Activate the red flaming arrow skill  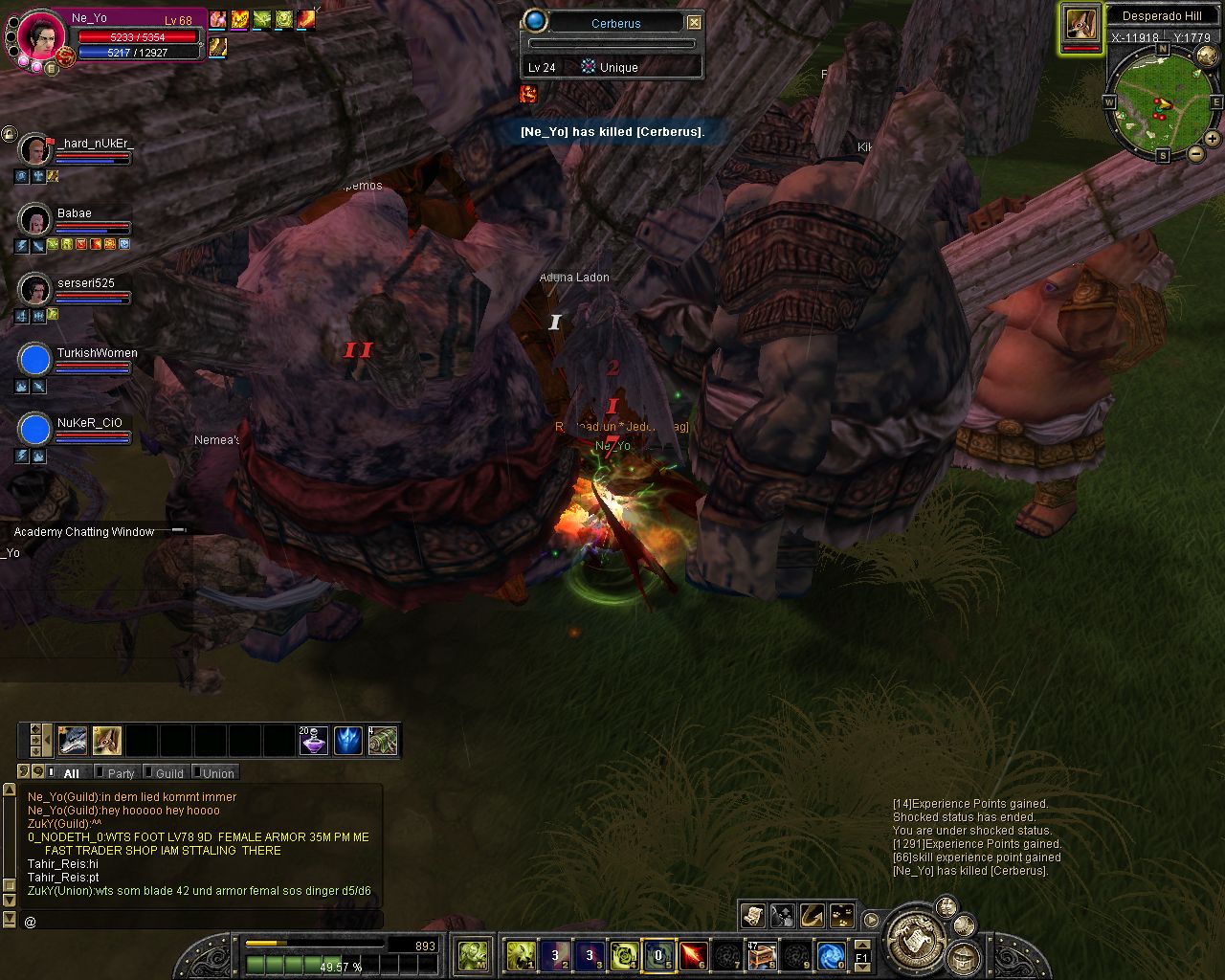[694, 954]
